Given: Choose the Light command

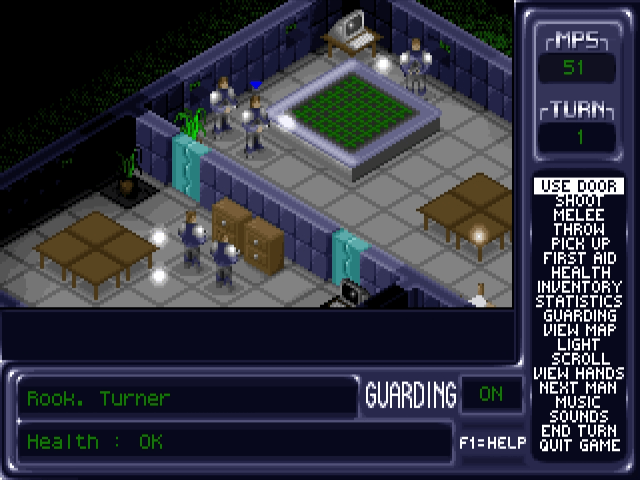Looking at the screenshot, I should pyautogui.click(x=579, y=344).
